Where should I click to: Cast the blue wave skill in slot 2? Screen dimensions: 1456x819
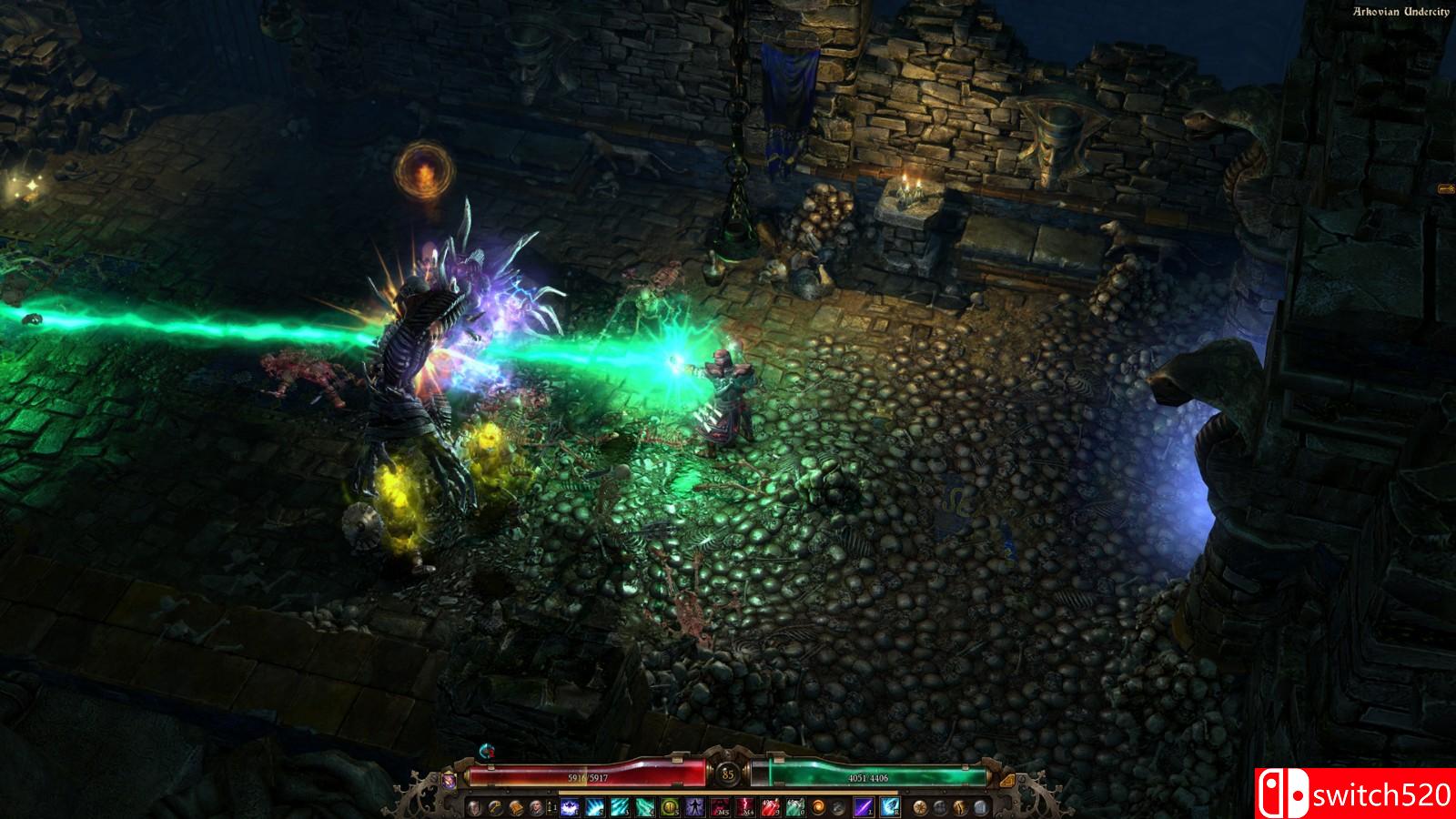(x=595, y=807)
